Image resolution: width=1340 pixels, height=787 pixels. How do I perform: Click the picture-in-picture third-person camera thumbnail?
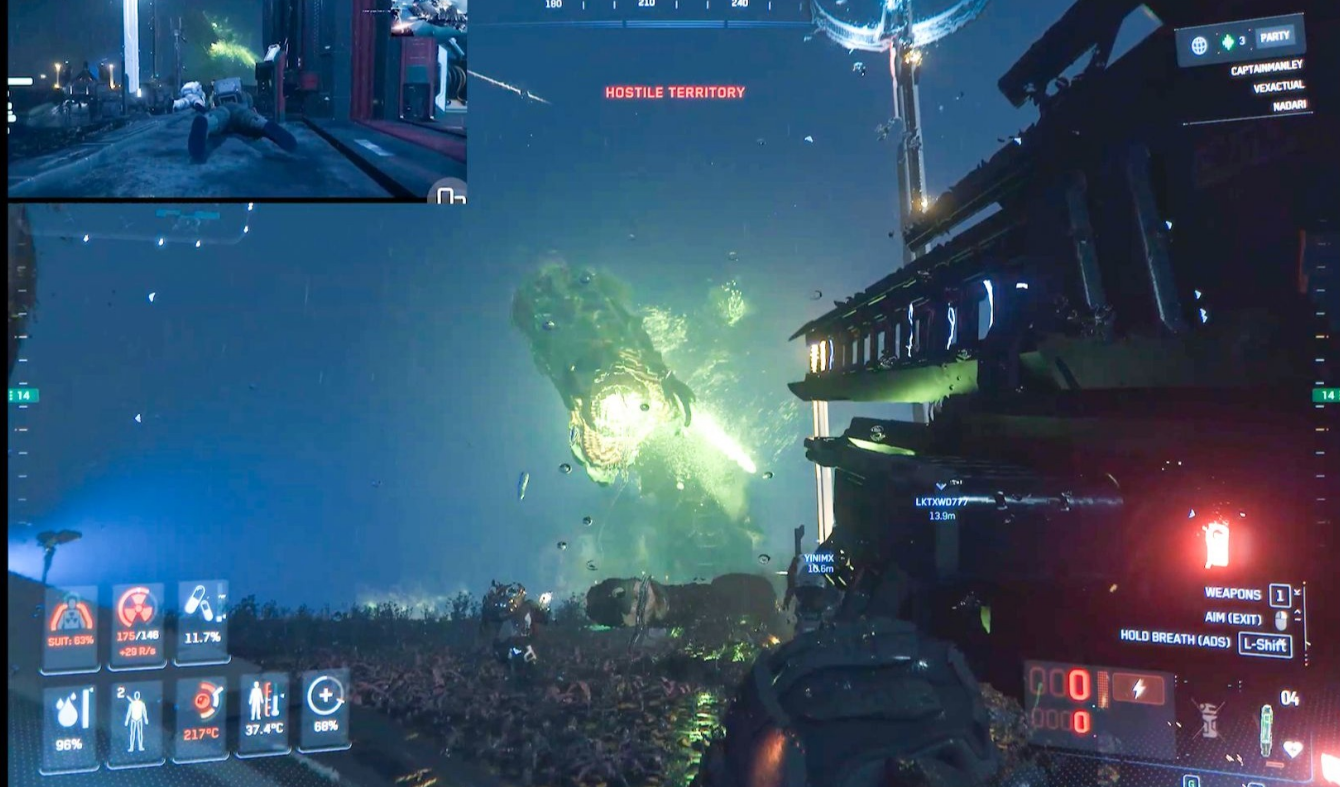237,99
